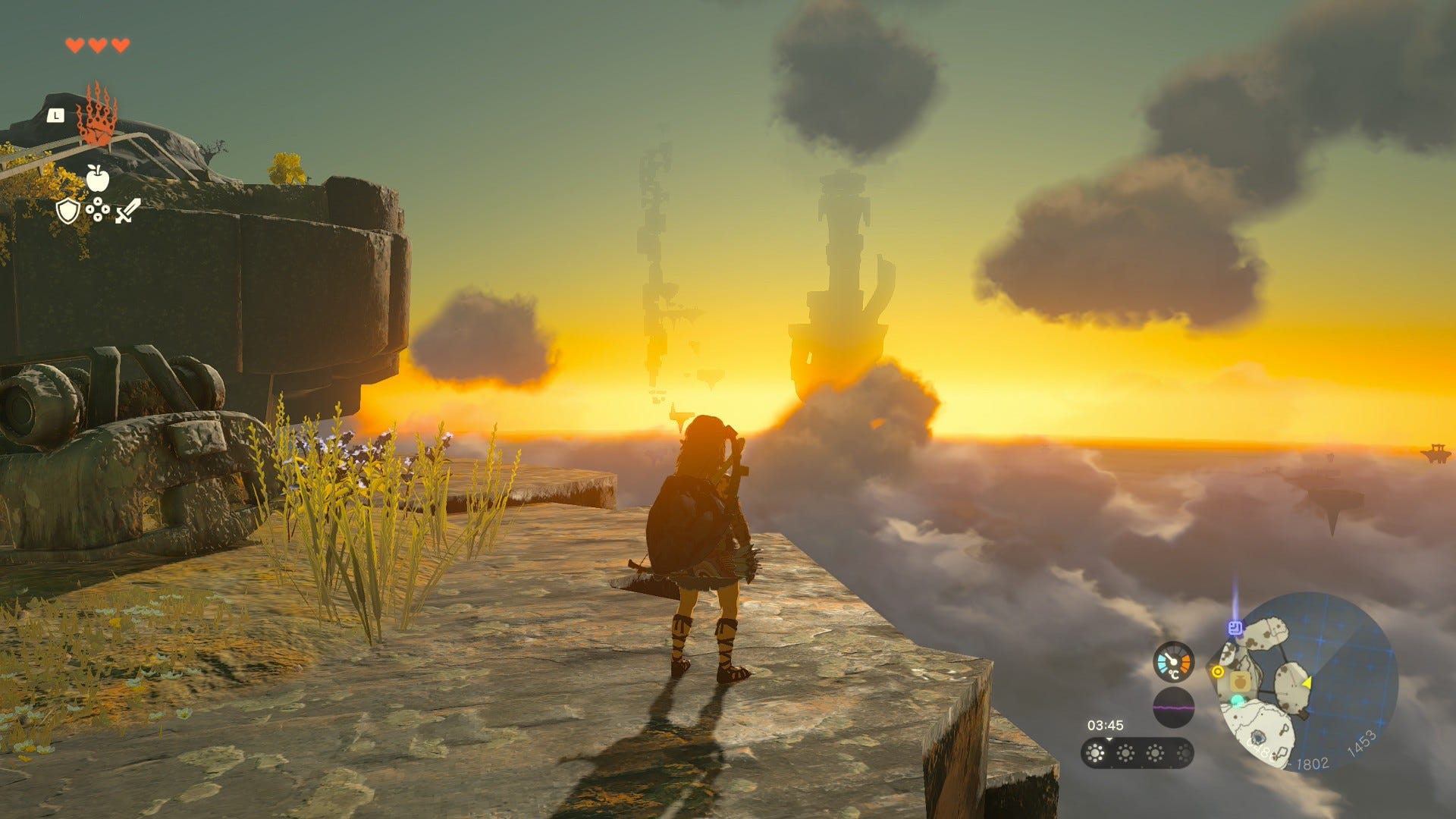Select the sword weapon quick-swap icon

(127, 210)
